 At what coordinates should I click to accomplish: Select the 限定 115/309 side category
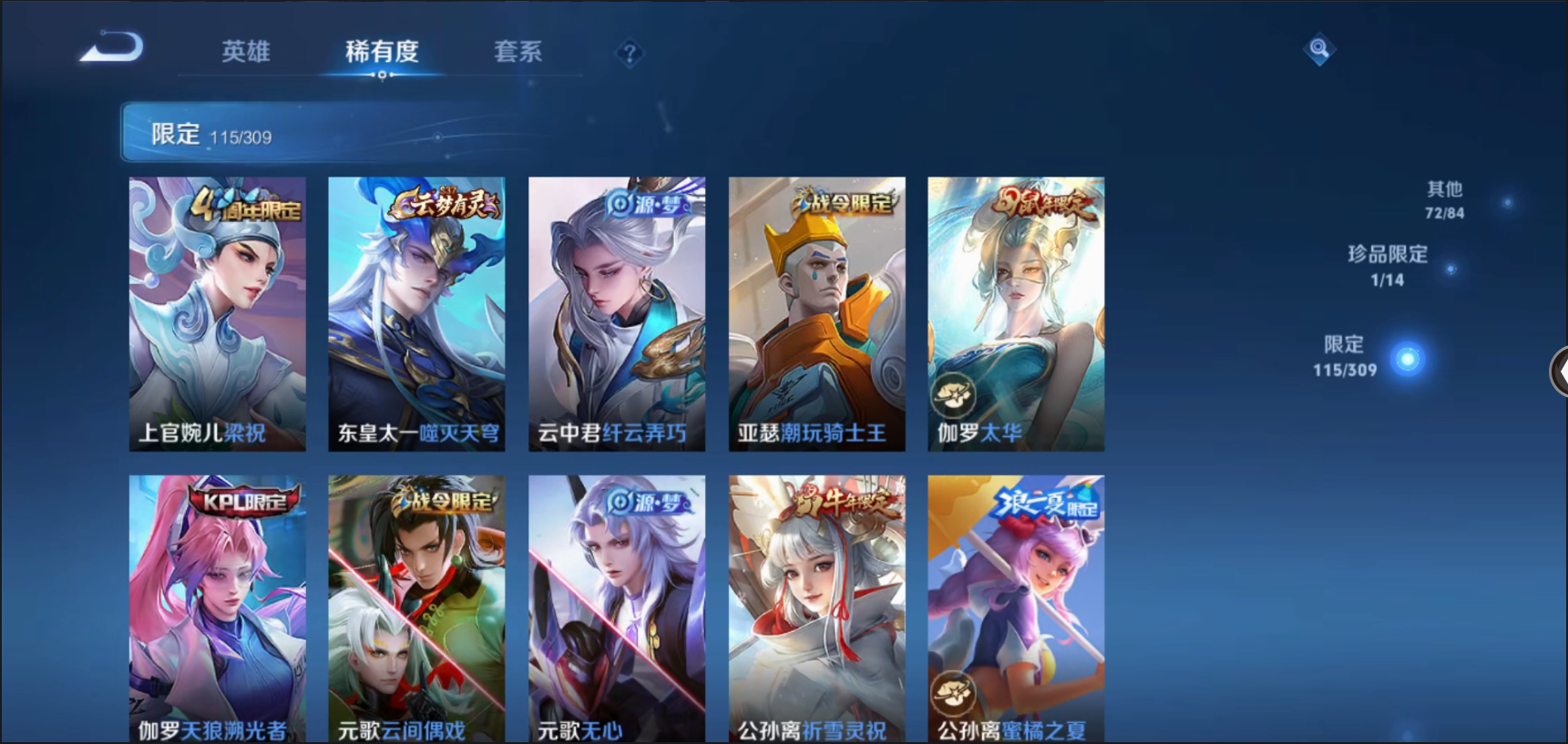click(1345, 355)
